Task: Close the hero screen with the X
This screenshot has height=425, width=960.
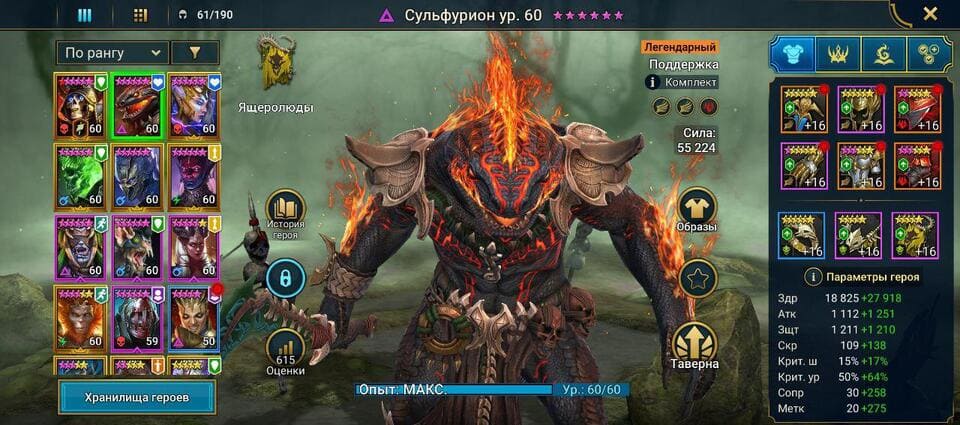Action: pos(930,14)
